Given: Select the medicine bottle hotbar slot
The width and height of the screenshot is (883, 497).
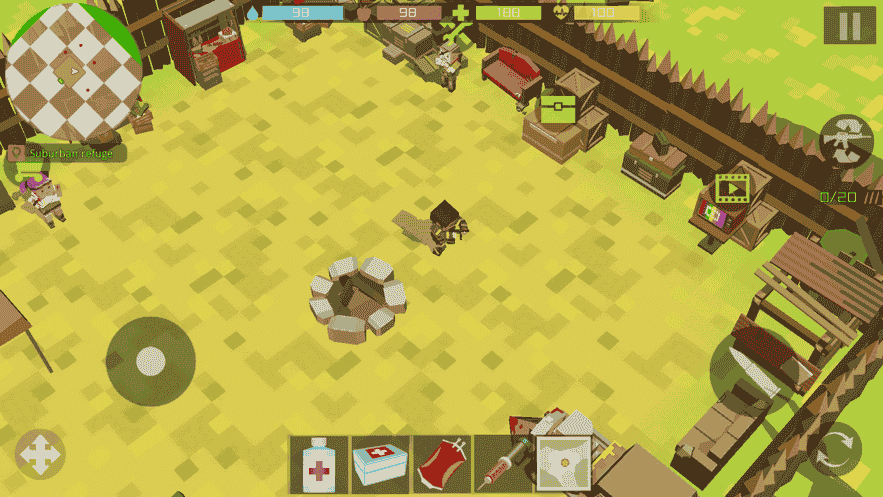Looking at the screenshot, I should click(320, 465).
